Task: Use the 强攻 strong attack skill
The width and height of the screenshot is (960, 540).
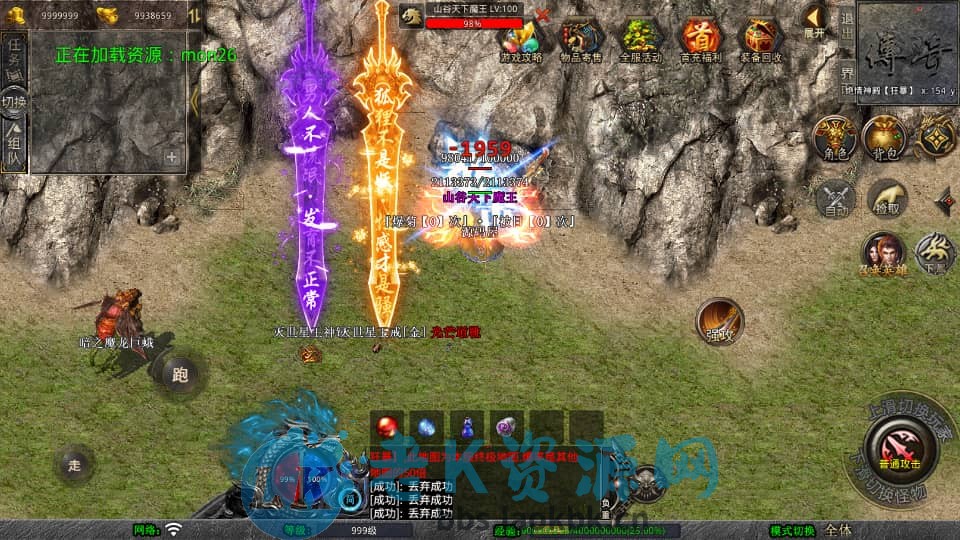Action: [720, 322]
